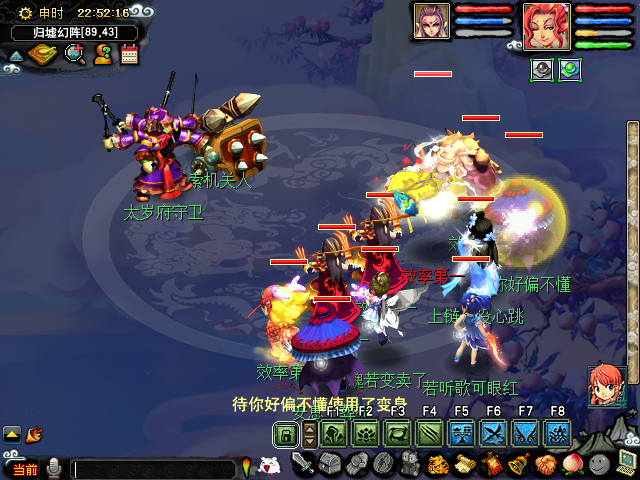Click the peach icon in bottom toolbar
This screenshot has height=480, width=640.
572,465
